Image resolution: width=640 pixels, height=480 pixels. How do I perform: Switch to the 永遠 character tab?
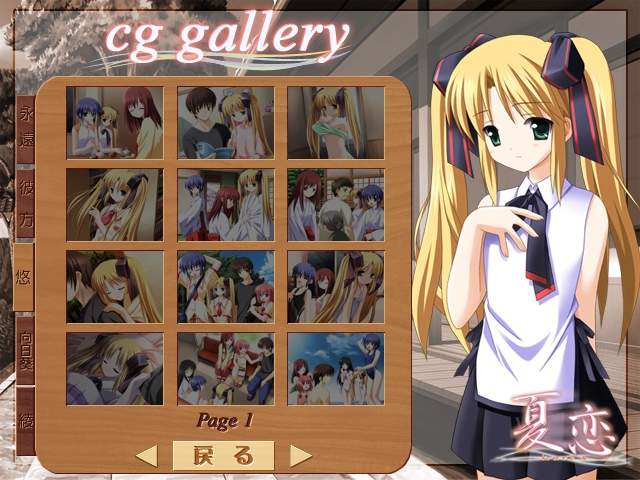26,126
